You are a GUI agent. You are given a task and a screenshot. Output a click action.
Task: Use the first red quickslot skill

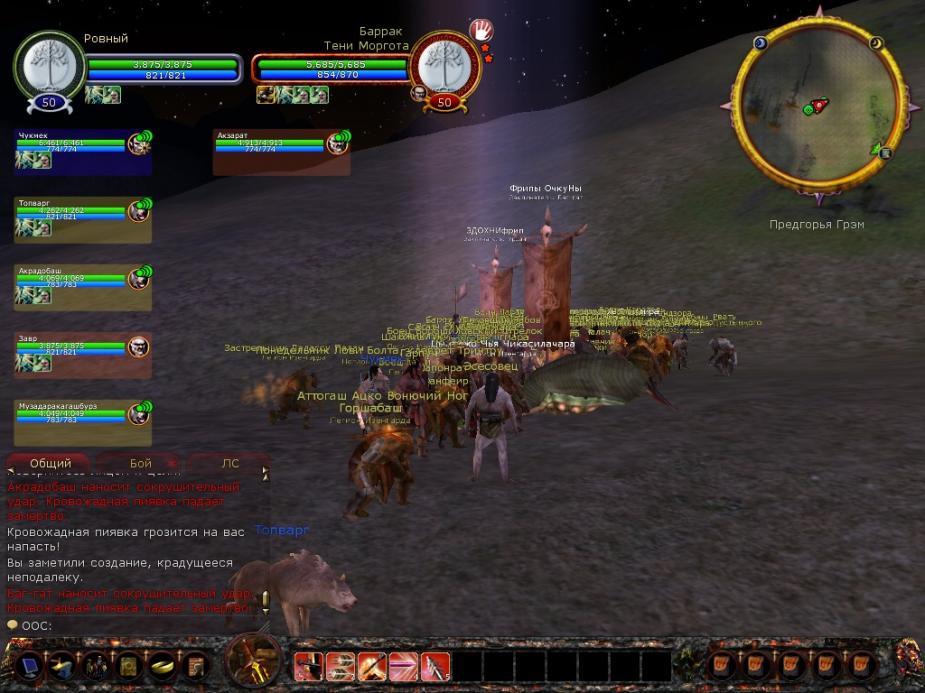coord(308,666)
